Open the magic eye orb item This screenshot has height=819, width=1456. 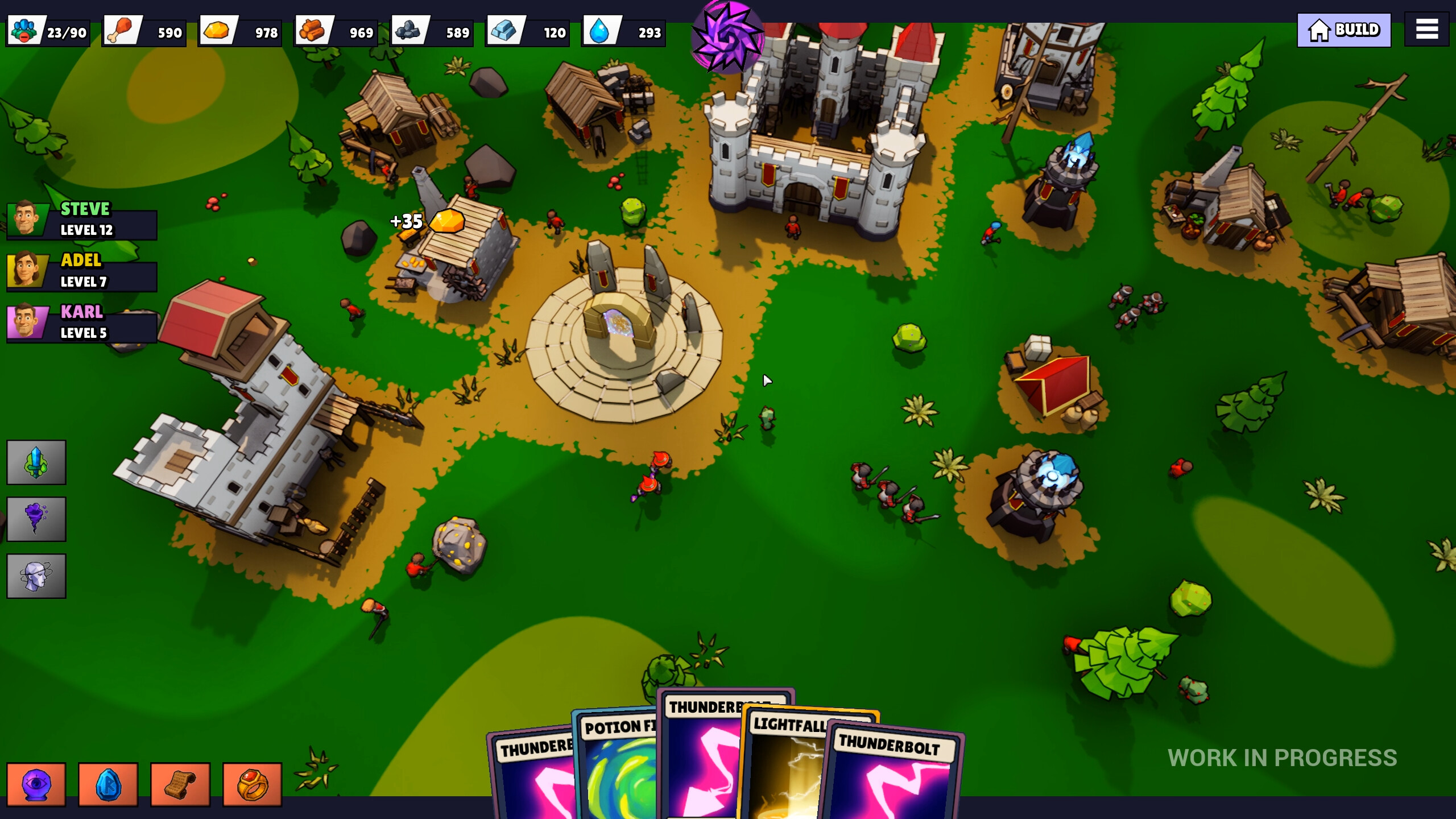(x=36, y=784)
